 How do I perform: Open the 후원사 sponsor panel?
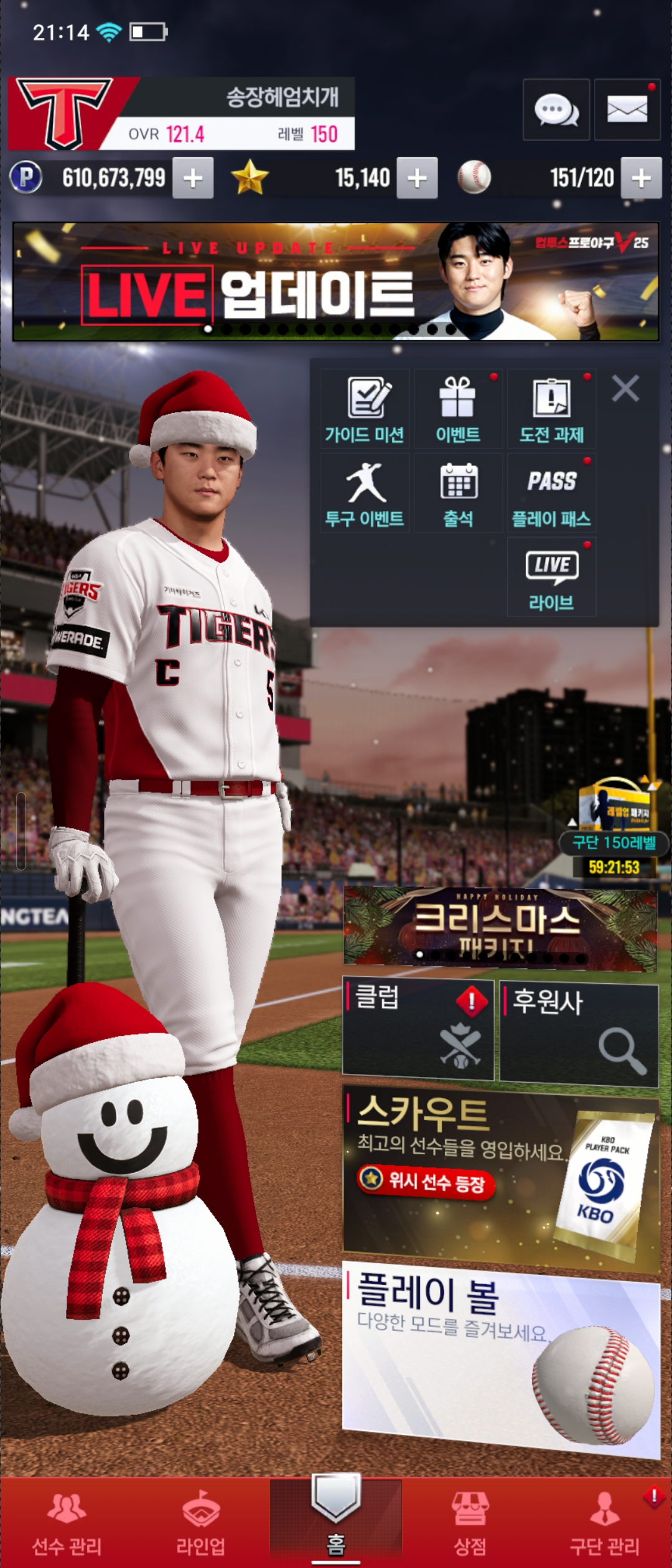579,1034
